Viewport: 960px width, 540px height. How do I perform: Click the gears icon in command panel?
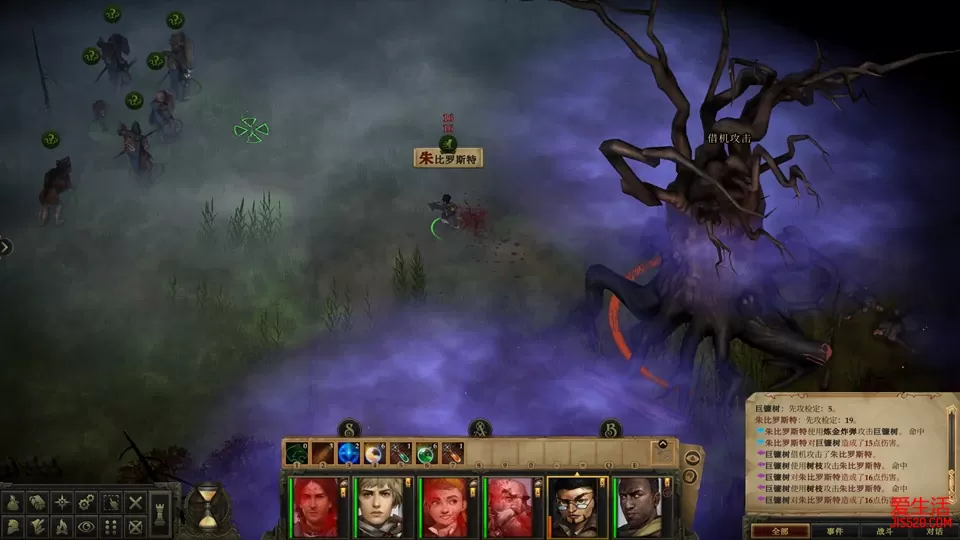[x=87, y=501]
